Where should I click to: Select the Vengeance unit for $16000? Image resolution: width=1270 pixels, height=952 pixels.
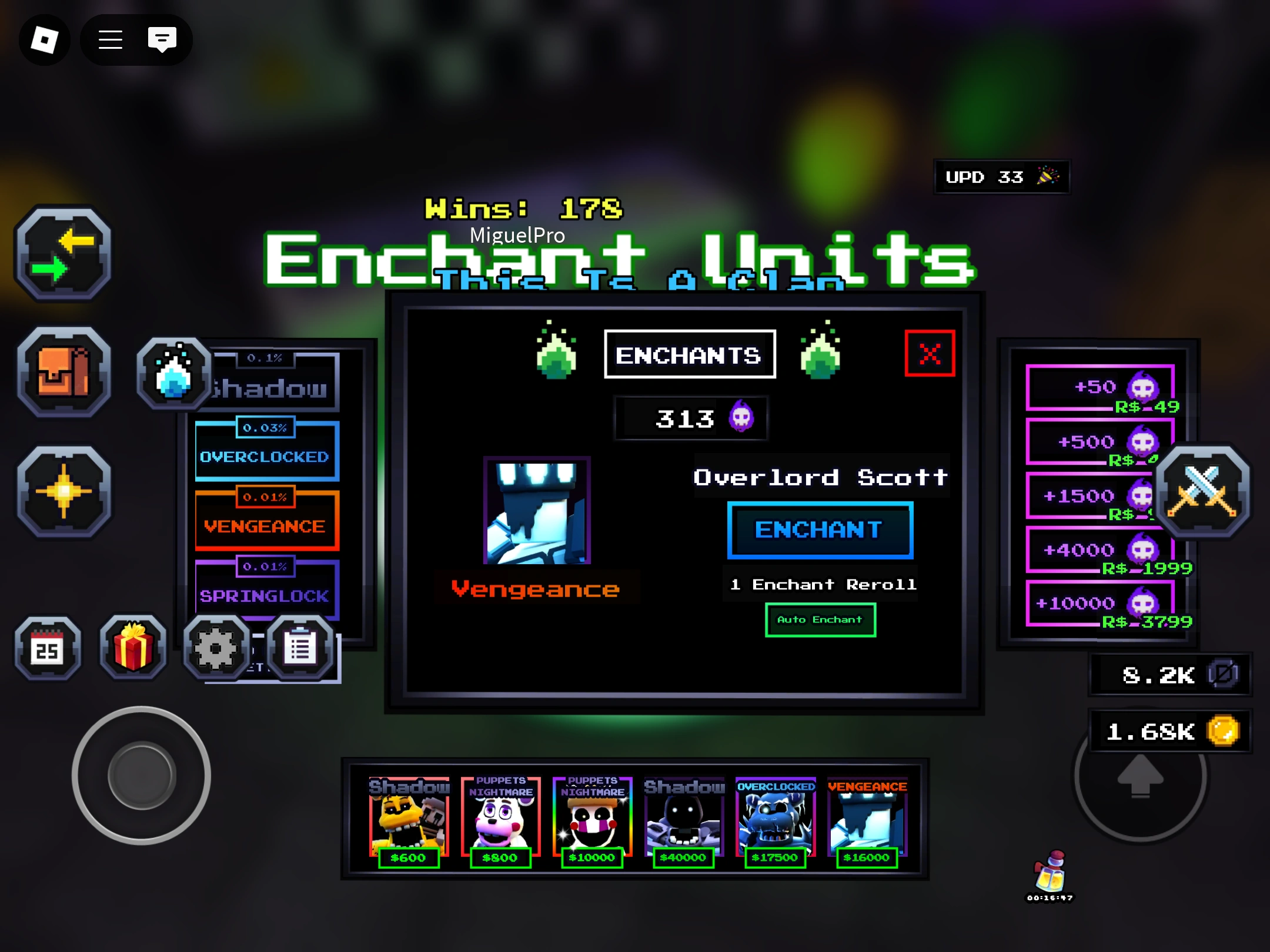click(867, 823)
